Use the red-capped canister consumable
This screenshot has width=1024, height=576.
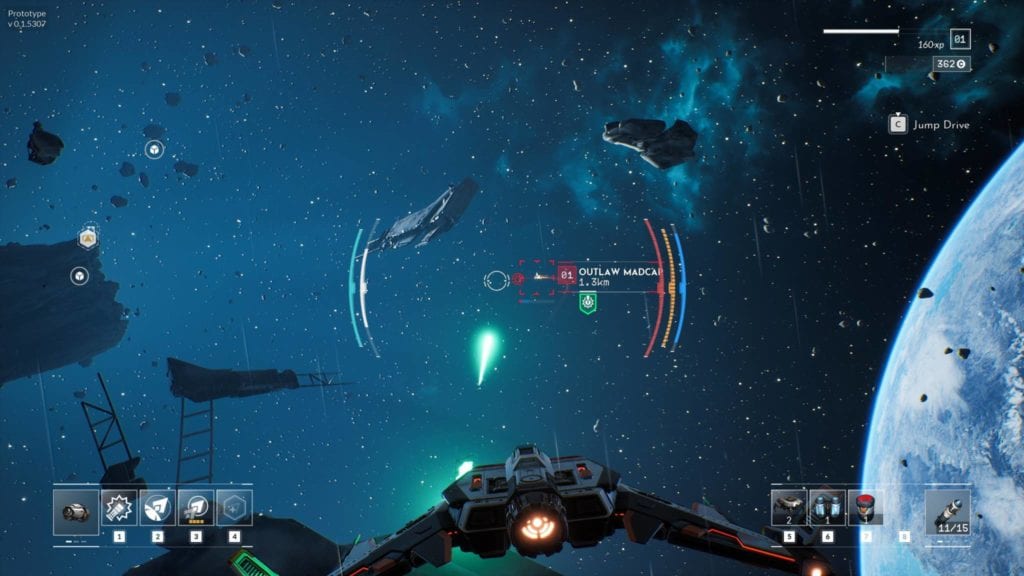[865, 507]
